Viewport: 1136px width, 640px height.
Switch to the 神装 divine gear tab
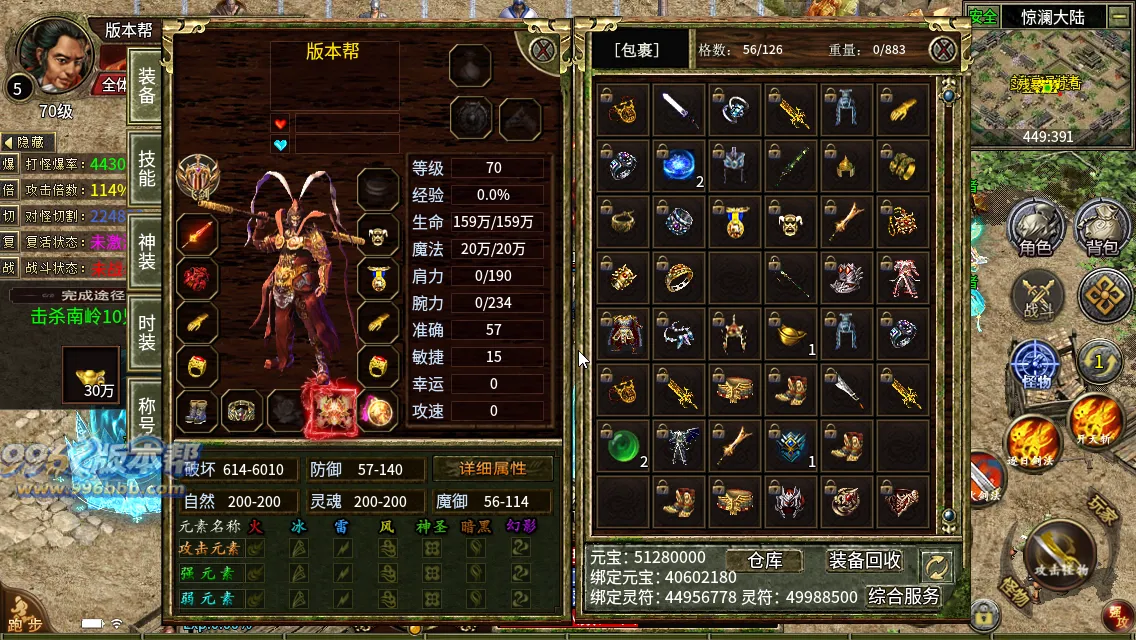coord(147,250)
